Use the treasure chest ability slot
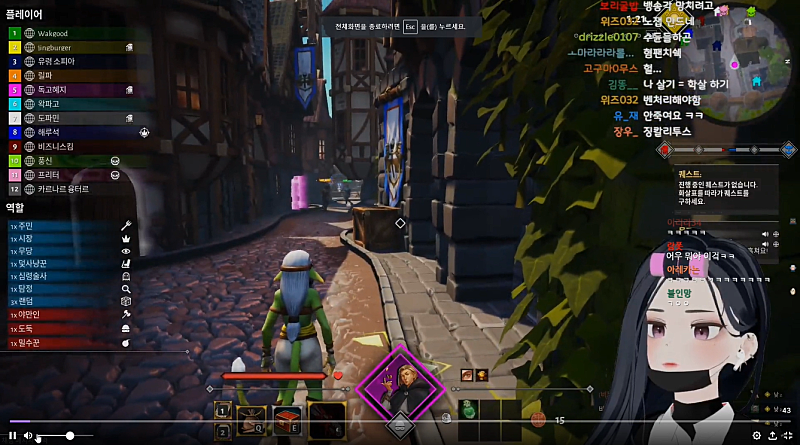 tap(289, 418)
